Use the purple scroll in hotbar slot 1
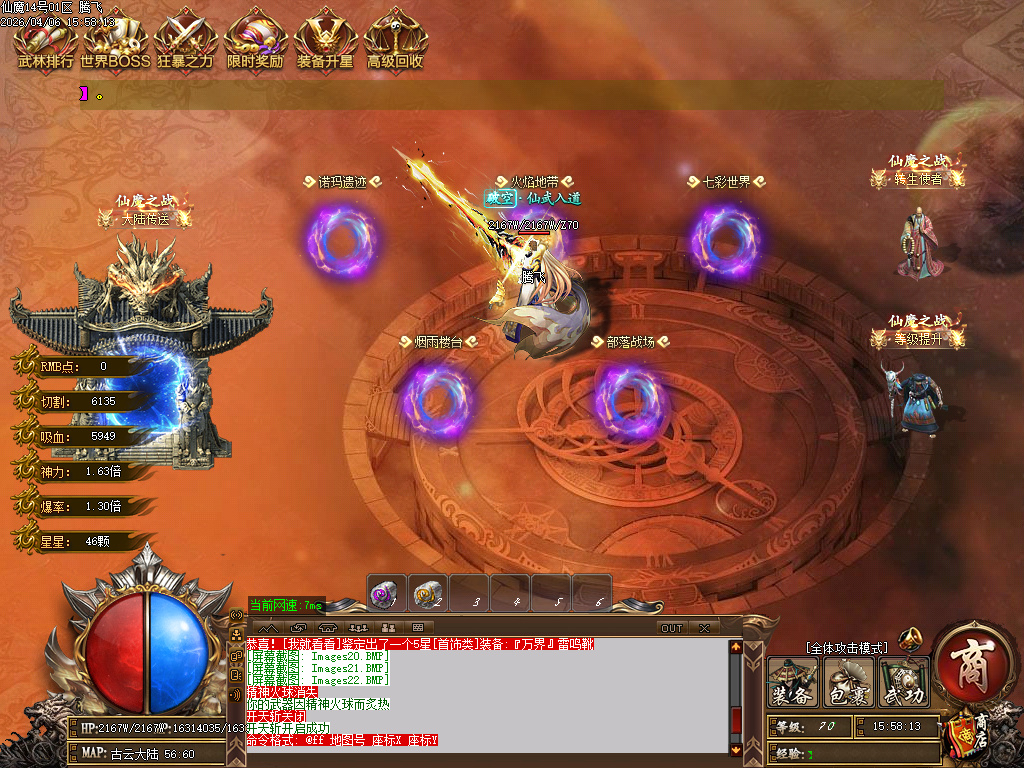The width and height of the screenshot is (1024, 768). click(x=386, y=593)
